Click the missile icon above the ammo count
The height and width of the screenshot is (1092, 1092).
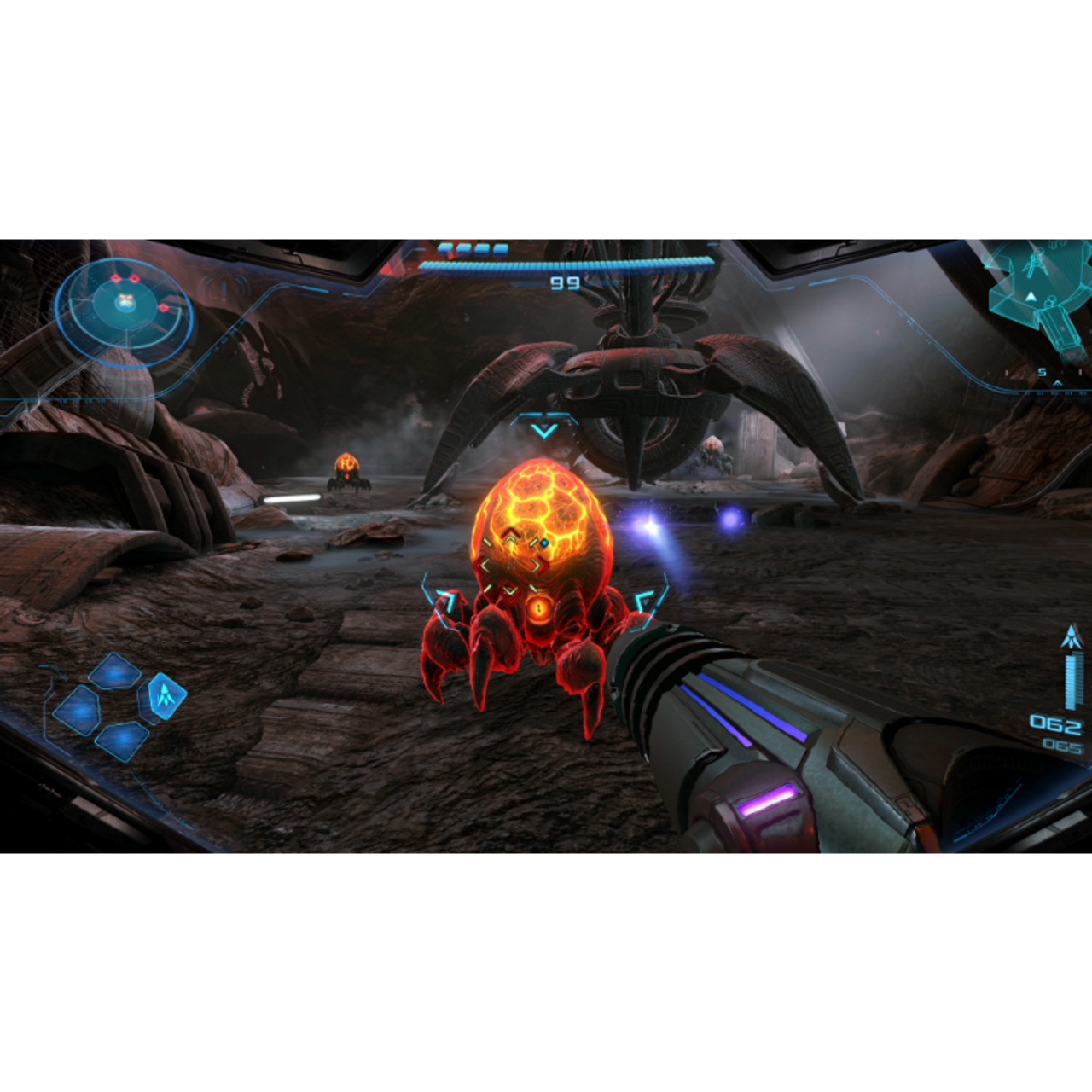tap(1072, 636)
